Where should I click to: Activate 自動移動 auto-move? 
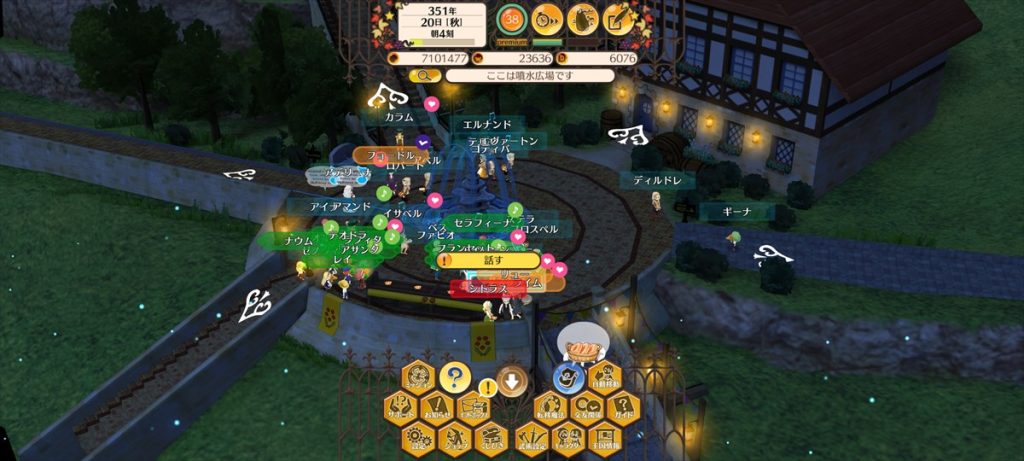point(604,378)
